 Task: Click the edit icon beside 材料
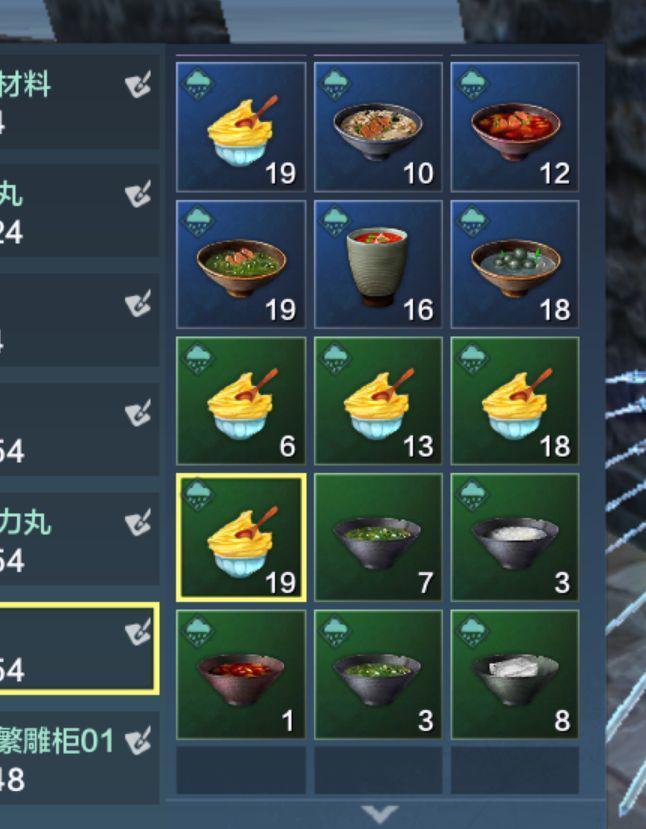coord(138,86)
